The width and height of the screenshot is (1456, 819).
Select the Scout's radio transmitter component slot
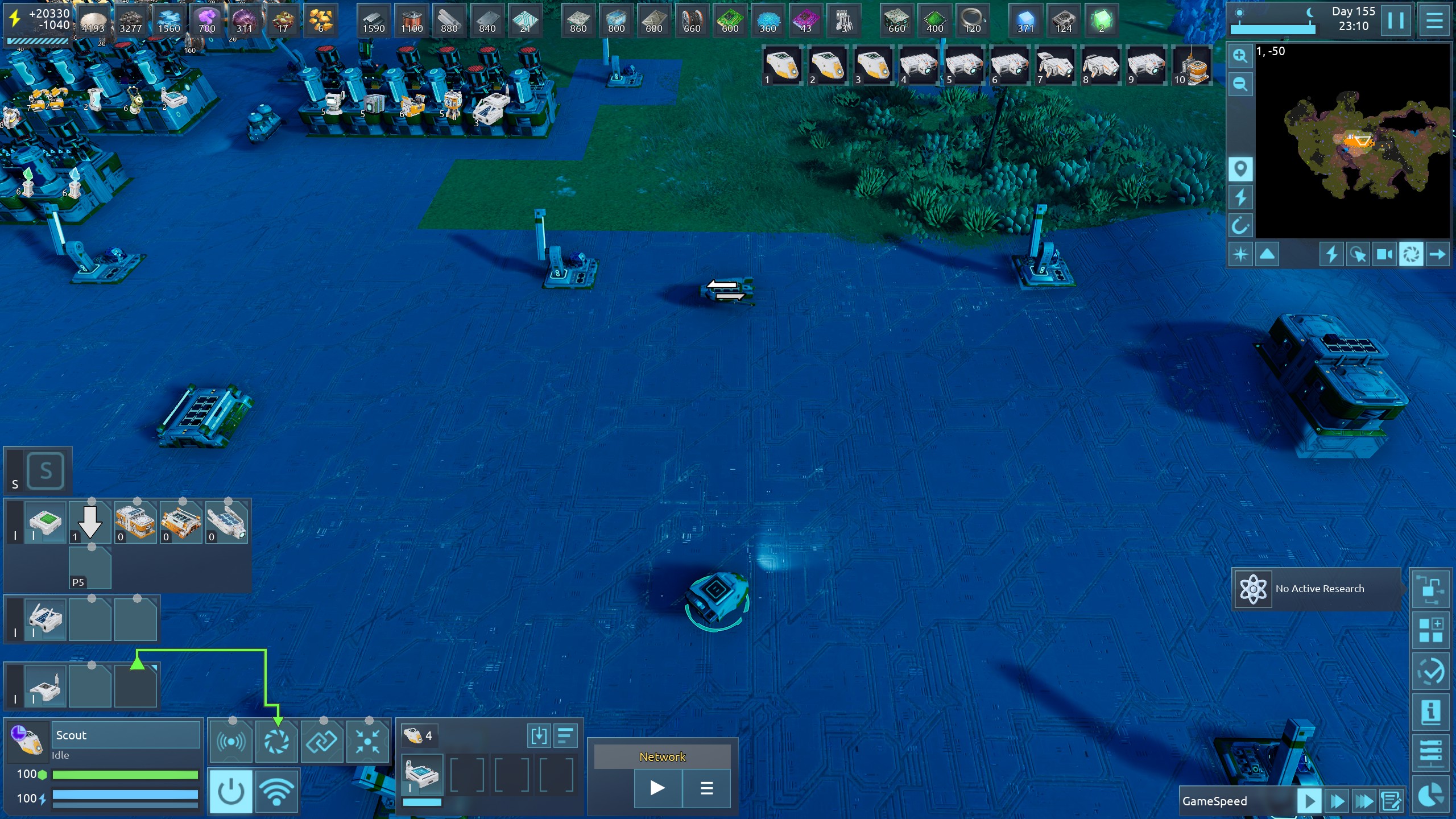231,742
